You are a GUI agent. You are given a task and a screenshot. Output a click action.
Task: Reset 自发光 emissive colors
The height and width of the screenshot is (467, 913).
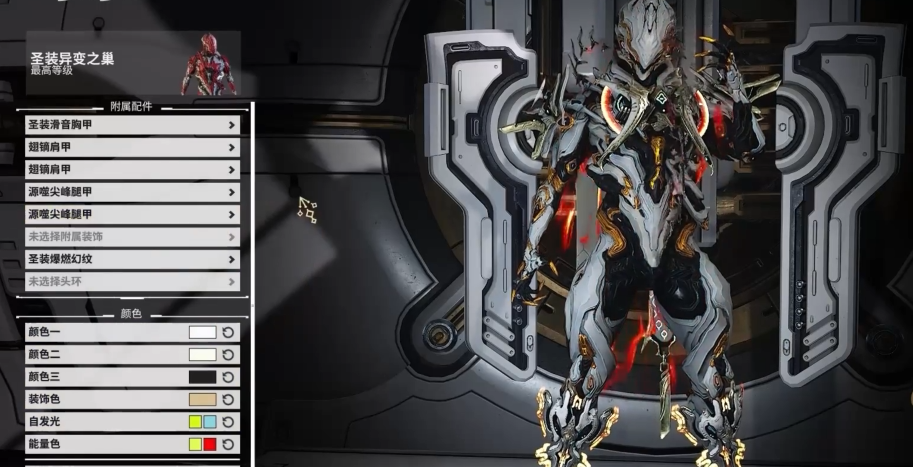coord(228,421)
